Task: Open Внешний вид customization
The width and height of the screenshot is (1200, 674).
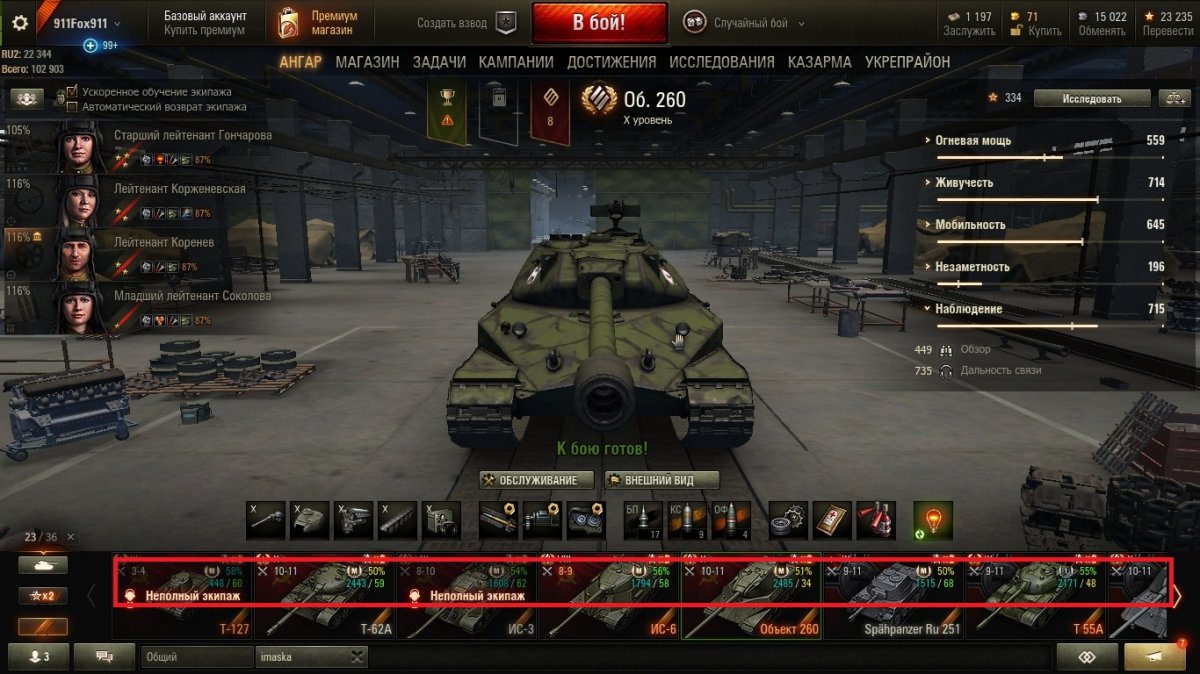Action: (x=662, y=480)
